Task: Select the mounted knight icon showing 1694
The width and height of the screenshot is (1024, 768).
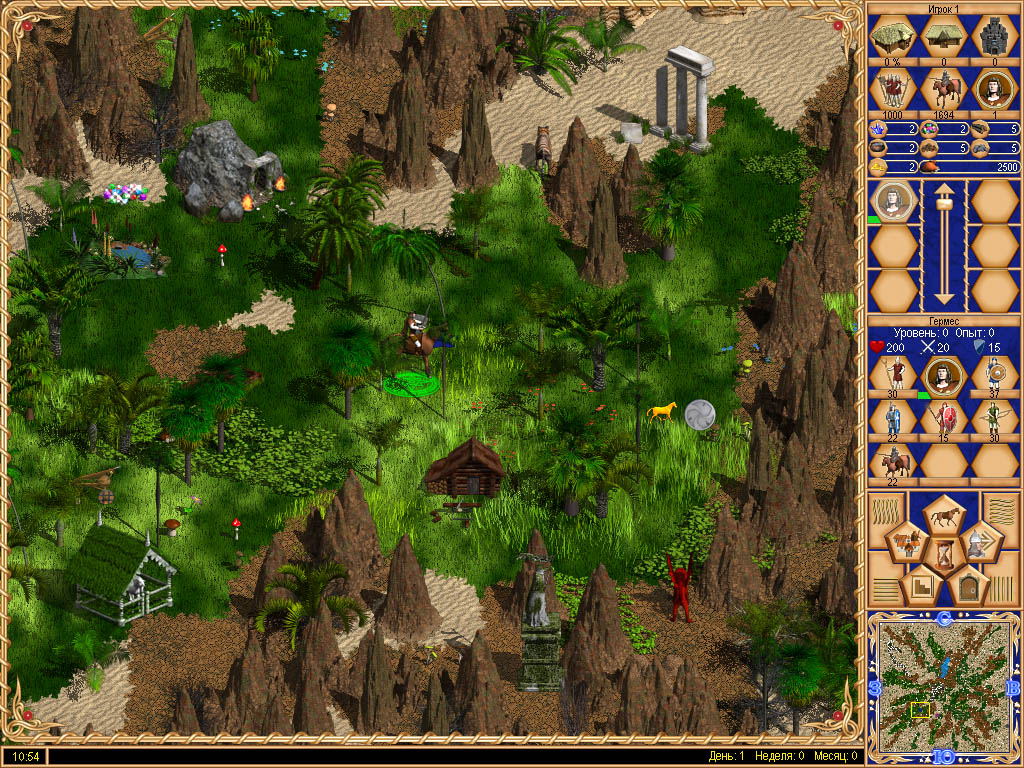Action: tap(942, 90)
